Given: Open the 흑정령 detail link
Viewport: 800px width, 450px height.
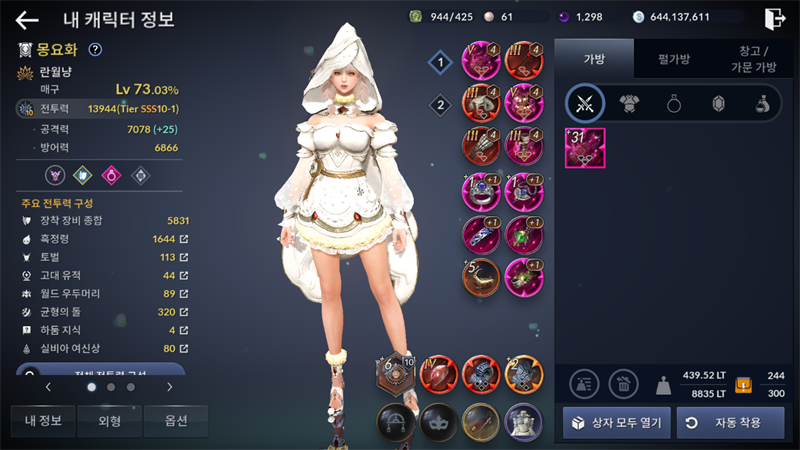Looking at the screenshot, I should point(183,239).
